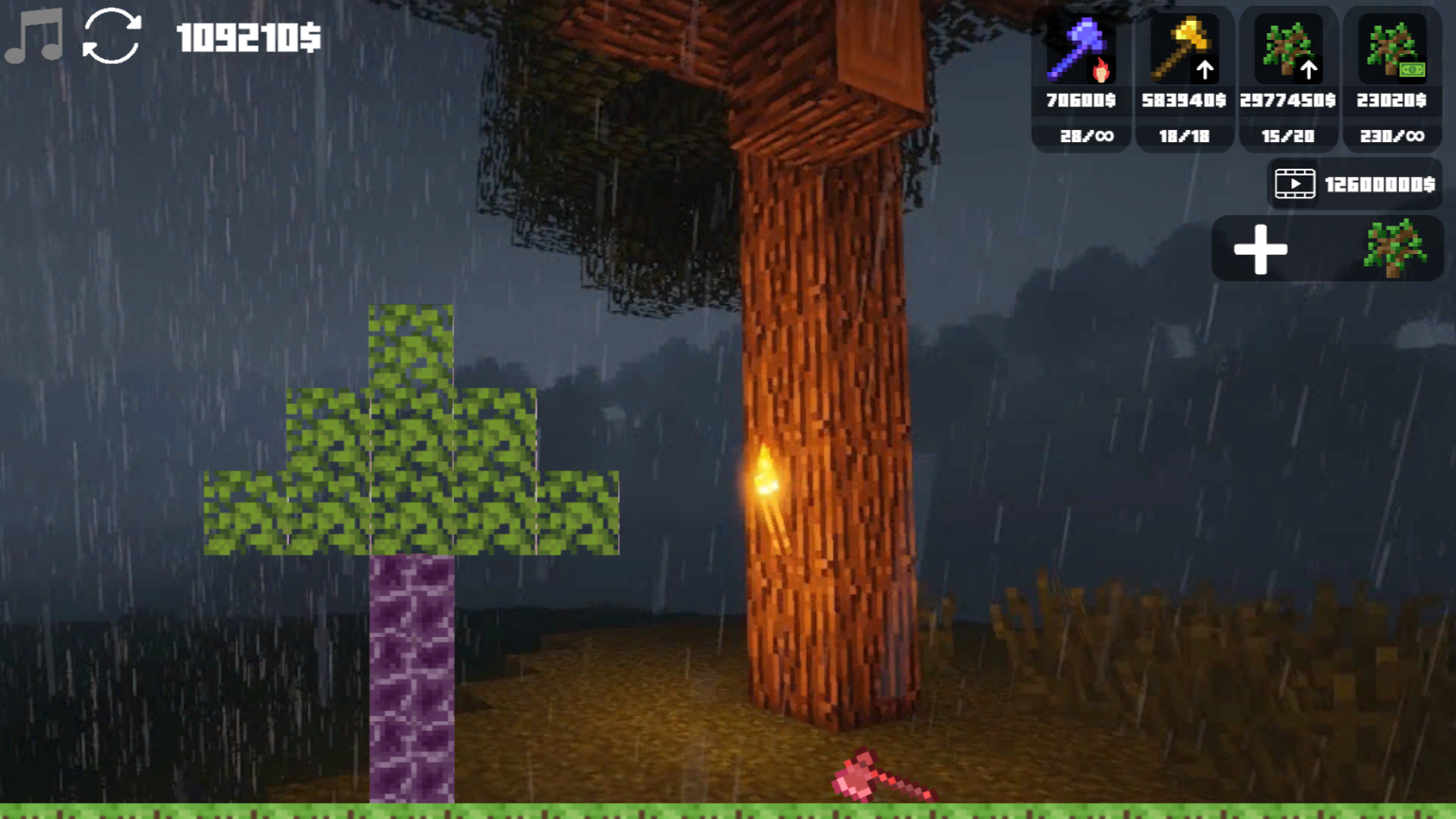Click the fire emblem on the purple axe
Image resolution: width=1456 pixels, height=819 pixels.
pos(1102,69)
